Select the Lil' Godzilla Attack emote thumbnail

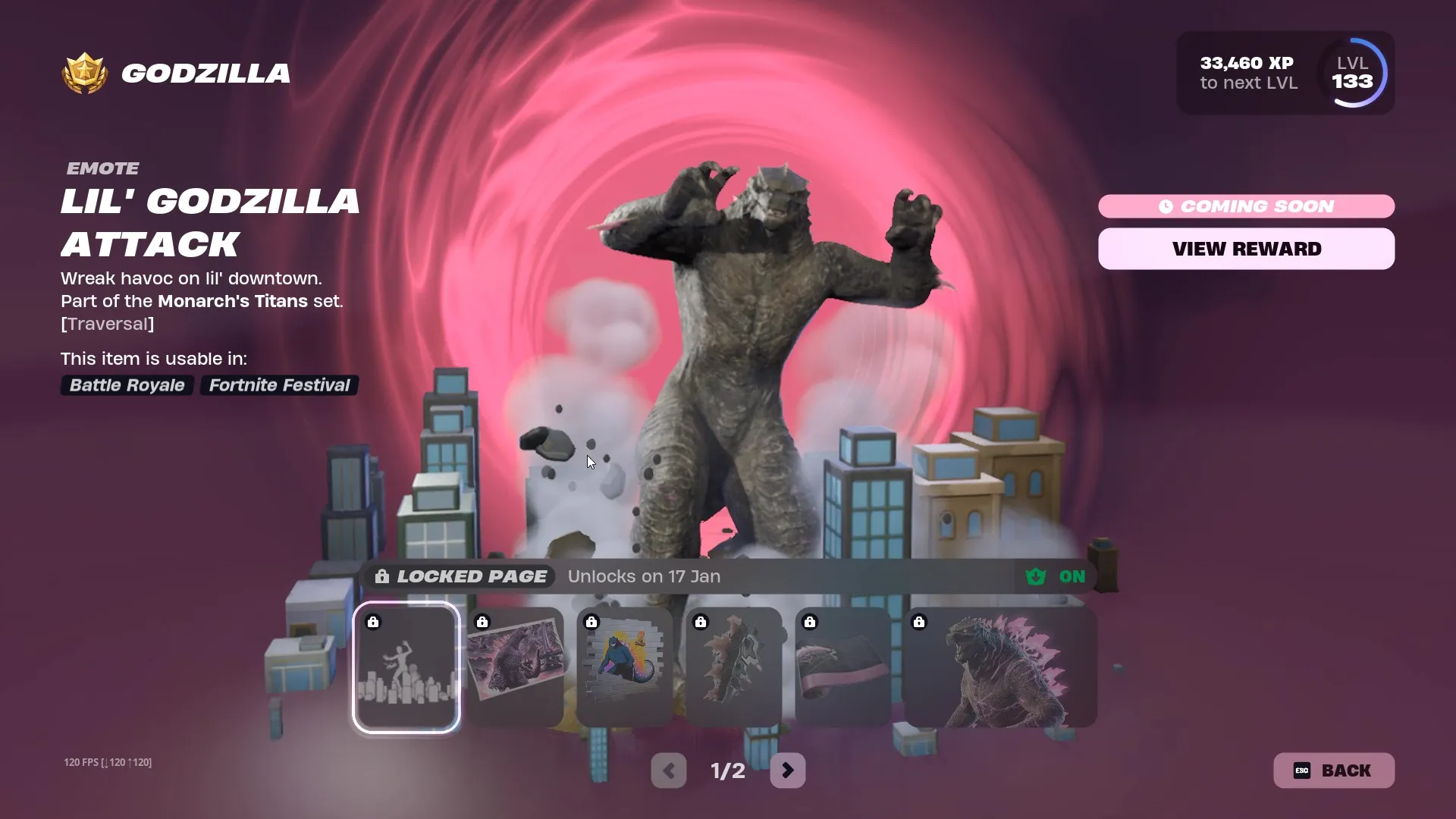[406, 667]
